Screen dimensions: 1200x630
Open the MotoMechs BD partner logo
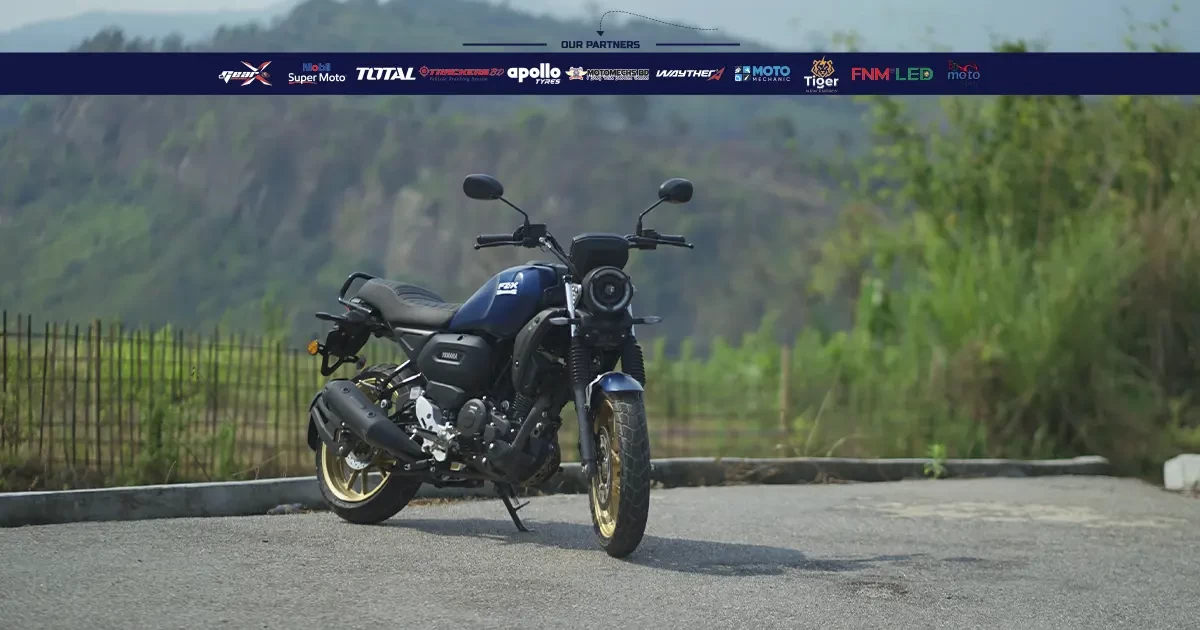[x=607, y=73]
